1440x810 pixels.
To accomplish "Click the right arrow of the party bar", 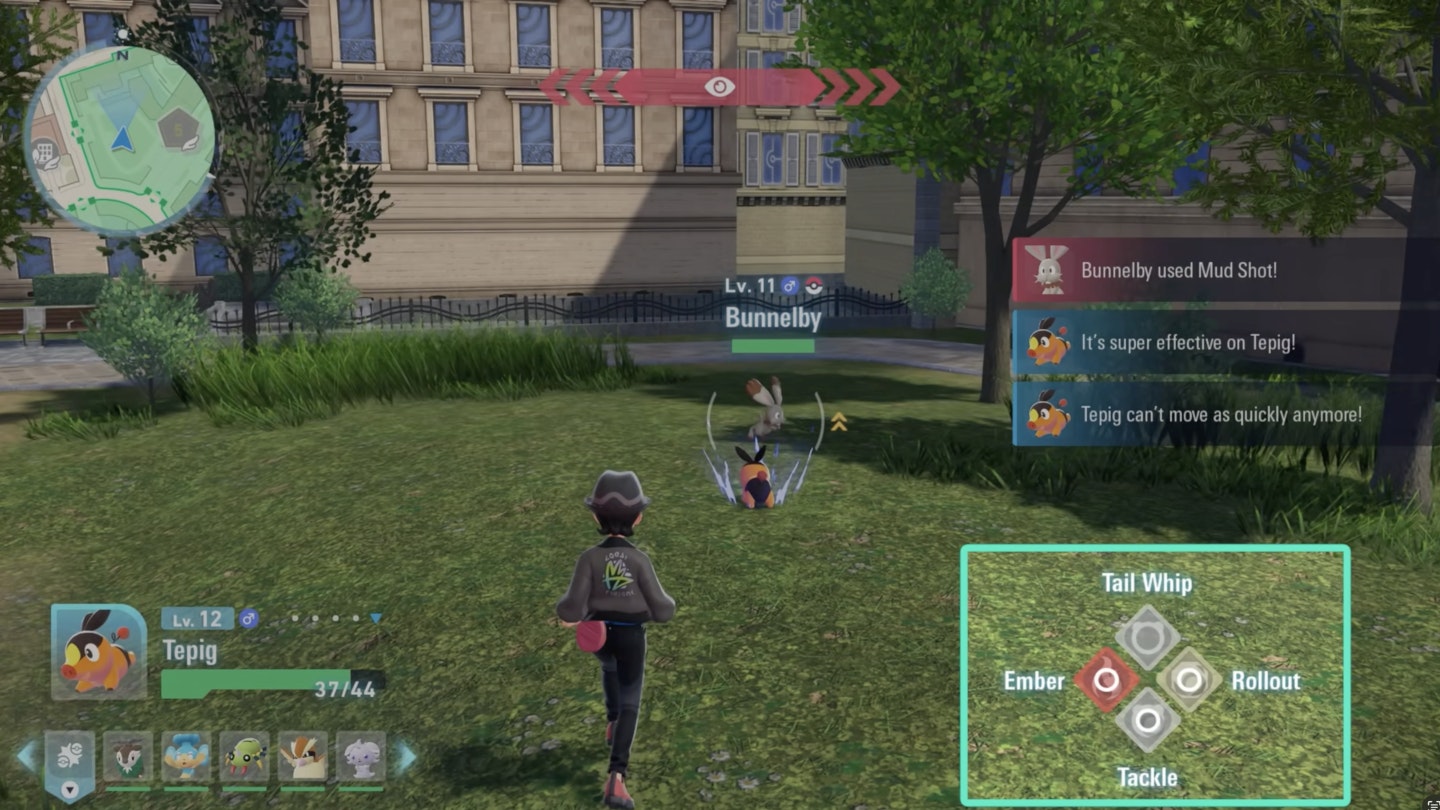I will (x=406, y=757).
